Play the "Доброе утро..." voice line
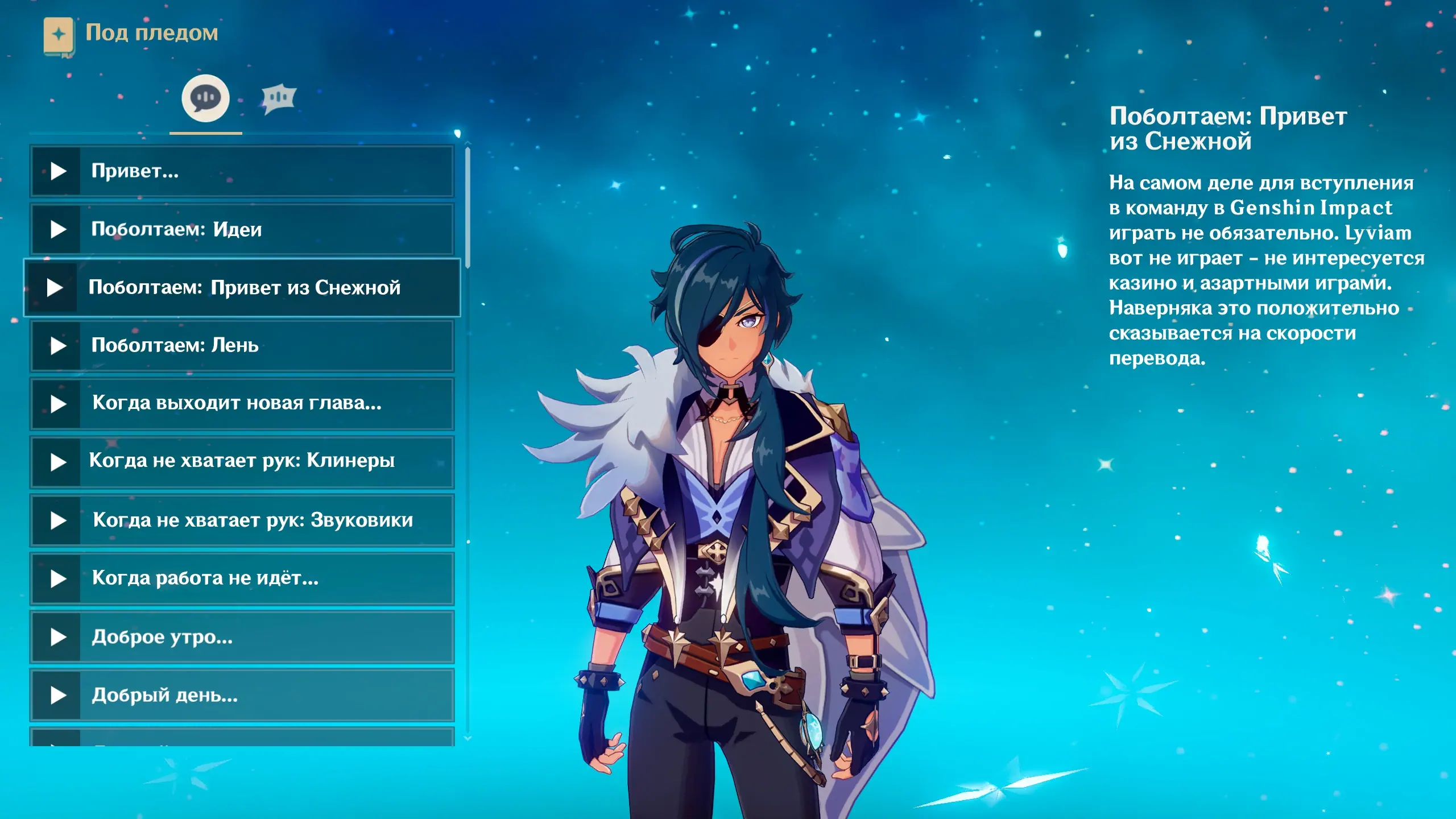Image resolution: width=1456 pixels, height=819 pixels. (242, 636)
